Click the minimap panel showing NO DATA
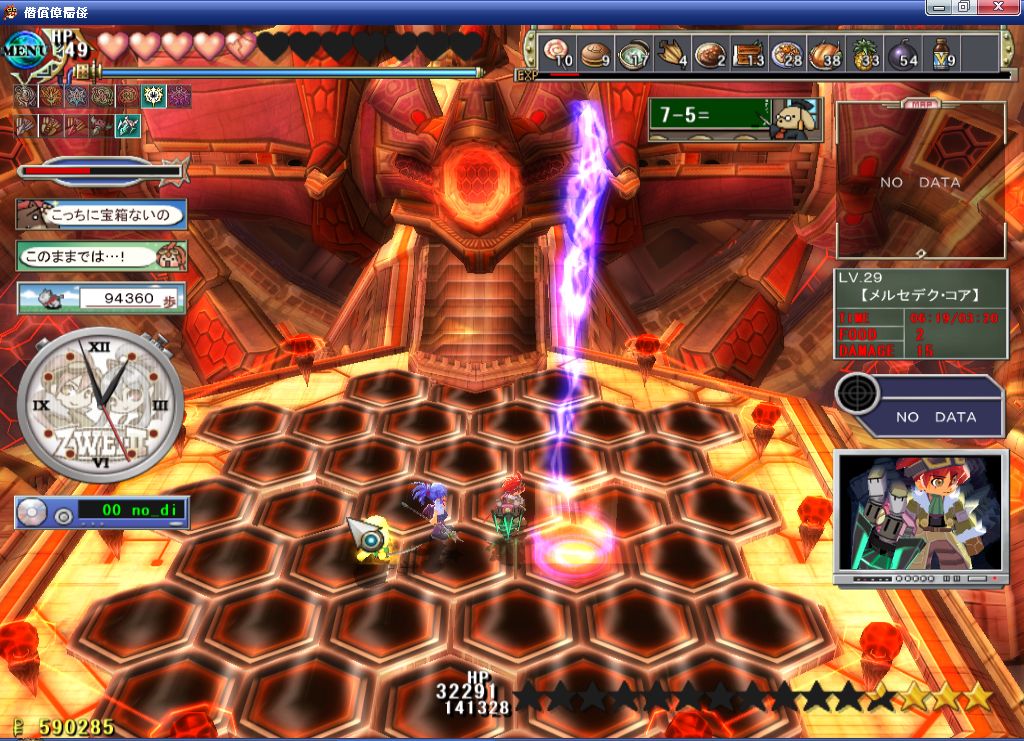This screenshot has width=1024, height=741. [x=920, y=182]
